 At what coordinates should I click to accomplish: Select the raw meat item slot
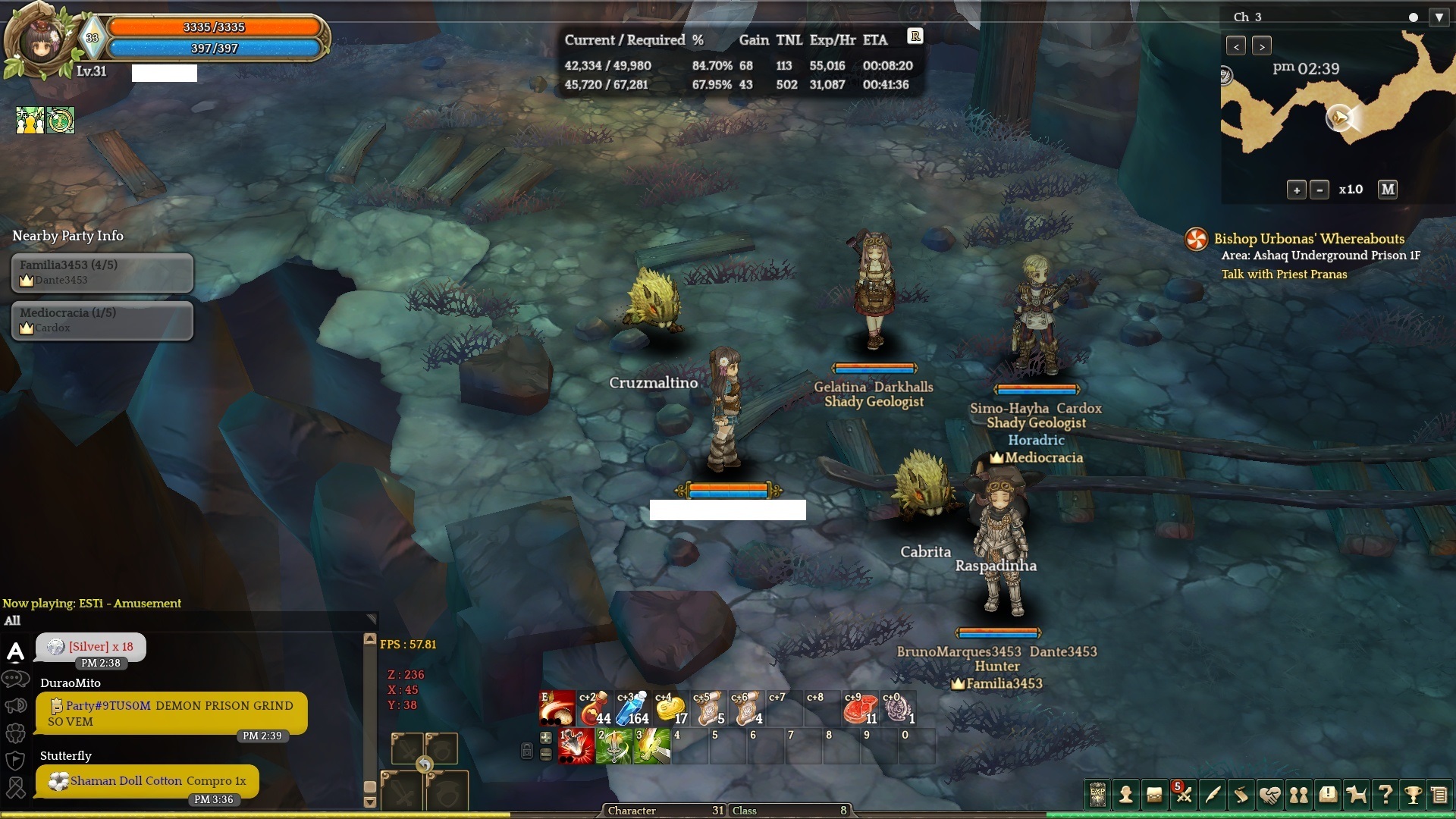tap(859, 708)
